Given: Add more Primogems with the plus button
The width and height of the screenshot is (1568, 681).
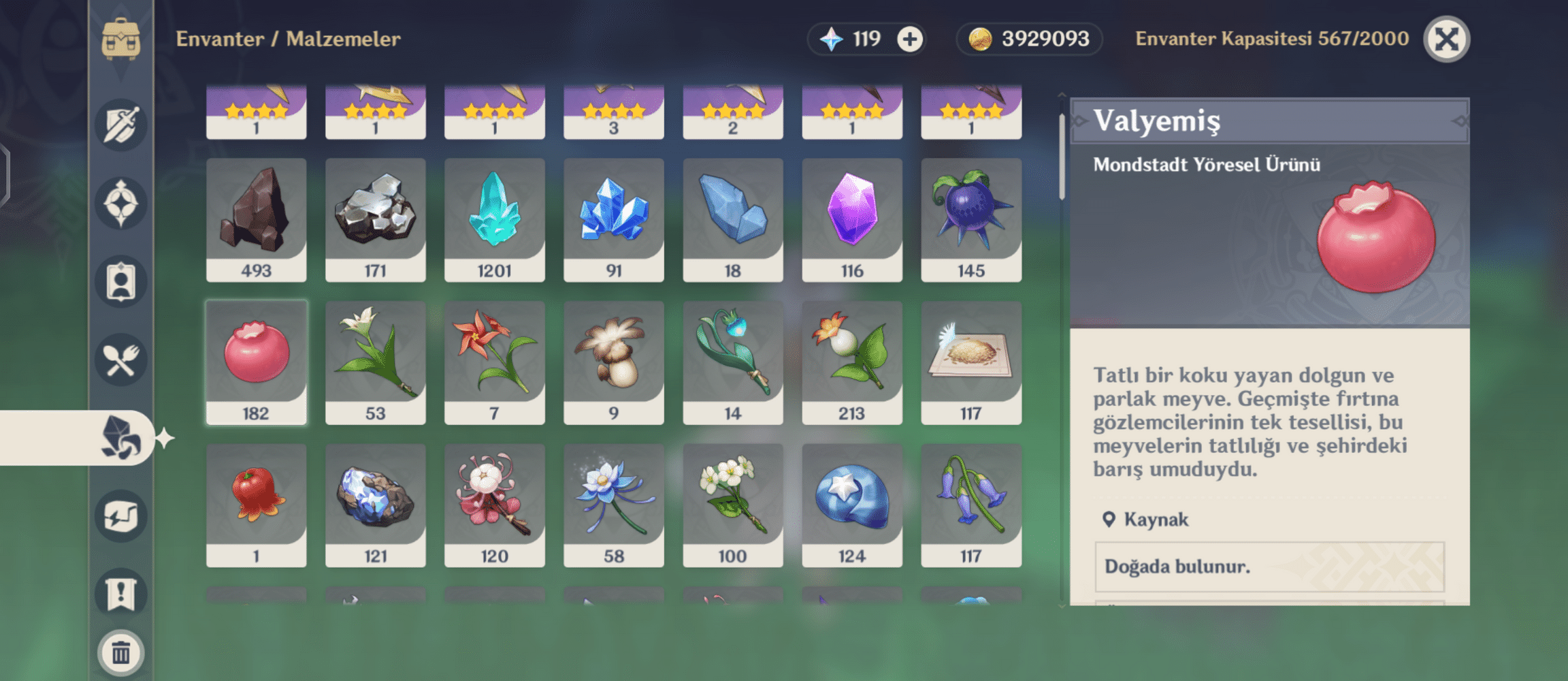Looking at the screenshot, I should 910,39.
